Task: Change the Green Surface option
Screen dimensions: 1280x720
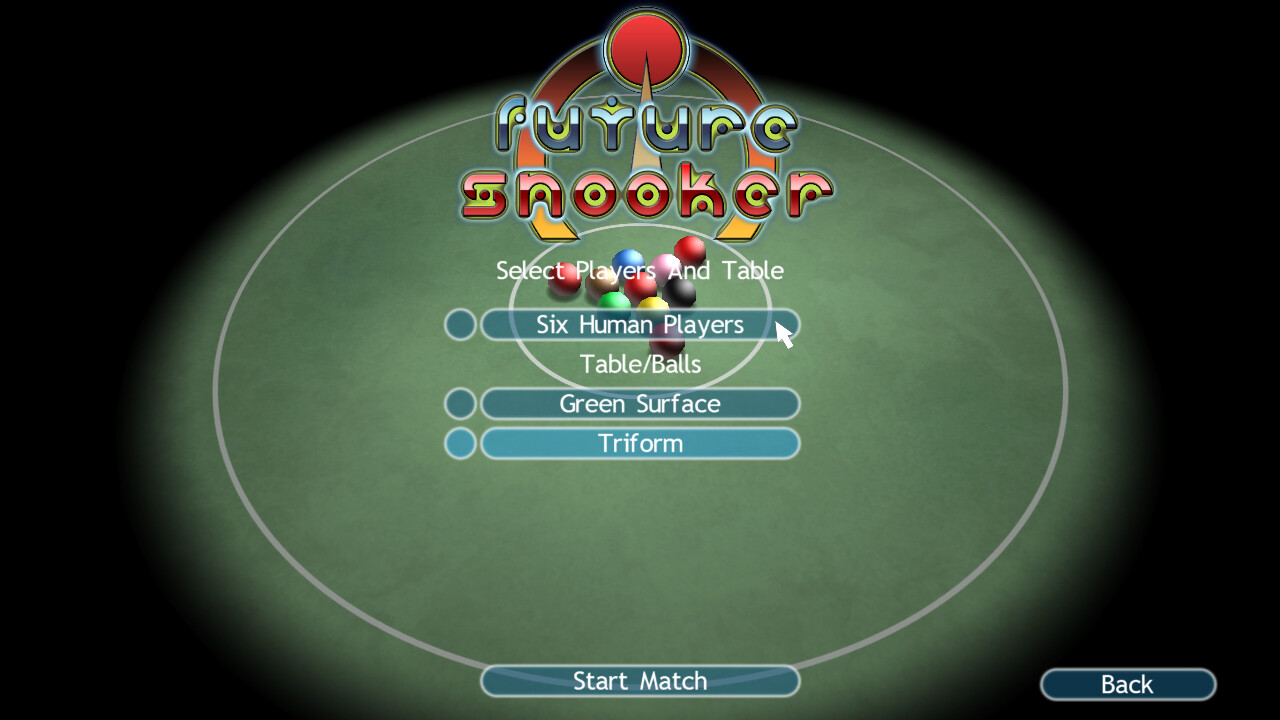Action: coord(640,403)
